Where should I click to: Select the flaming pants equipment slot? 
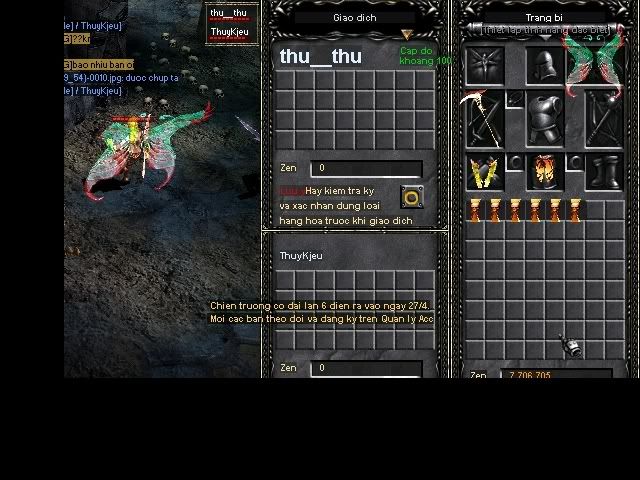[544, 172]
